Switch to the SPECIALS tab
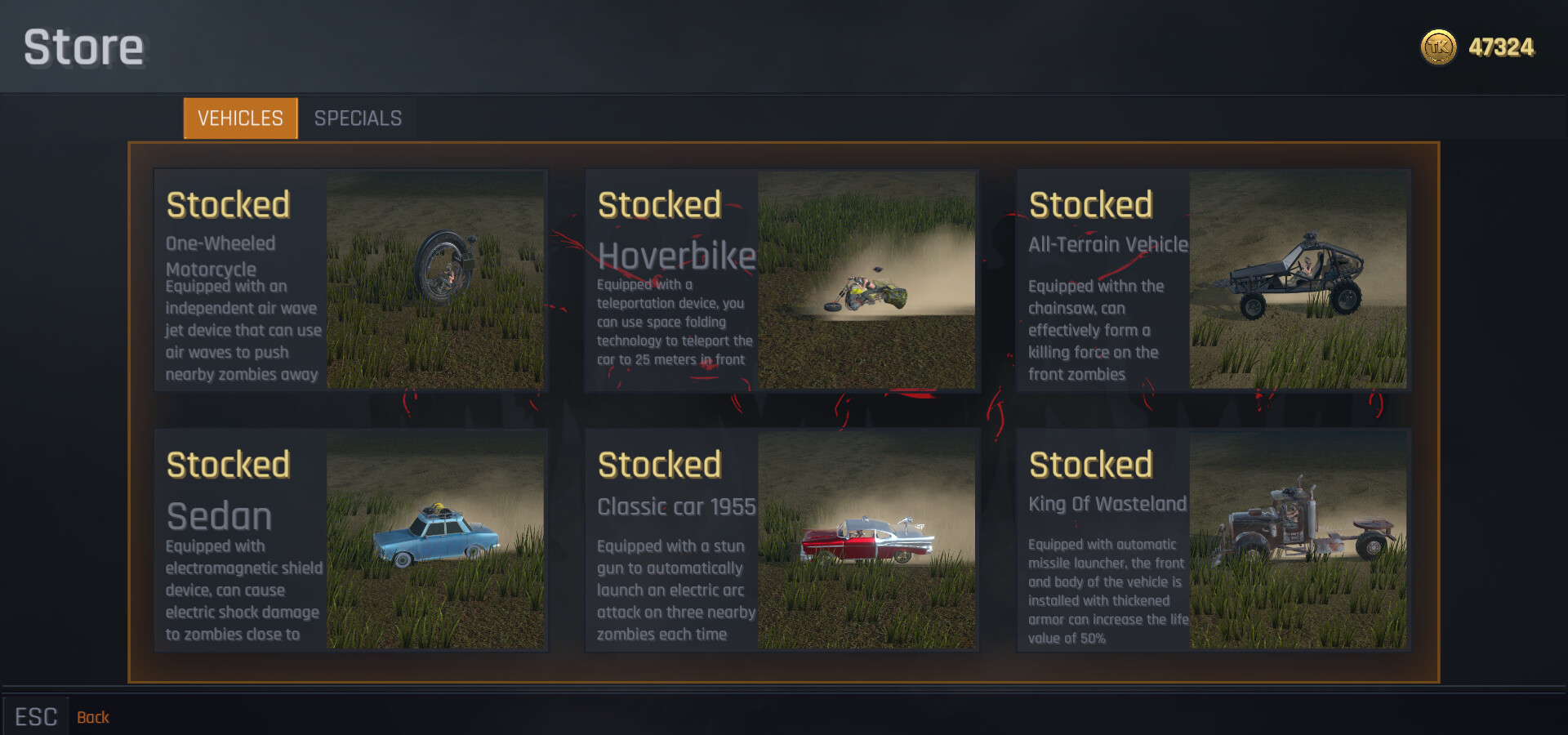Image resolution: width=1568 pixels, height=735 pixels. pos(358,118)
